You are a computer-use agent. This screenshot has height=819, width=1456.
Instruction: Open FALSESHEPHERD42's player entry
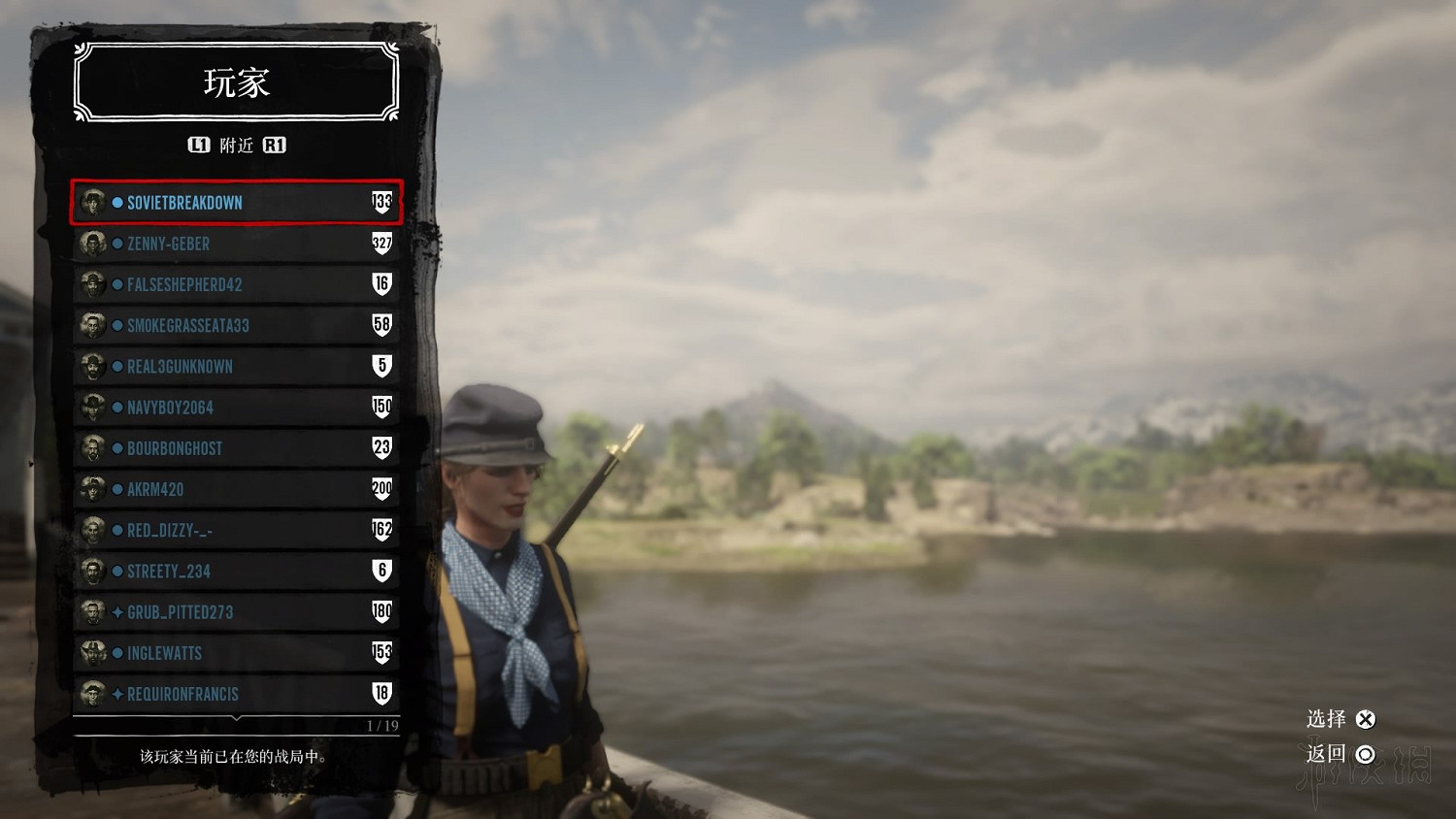236,284
